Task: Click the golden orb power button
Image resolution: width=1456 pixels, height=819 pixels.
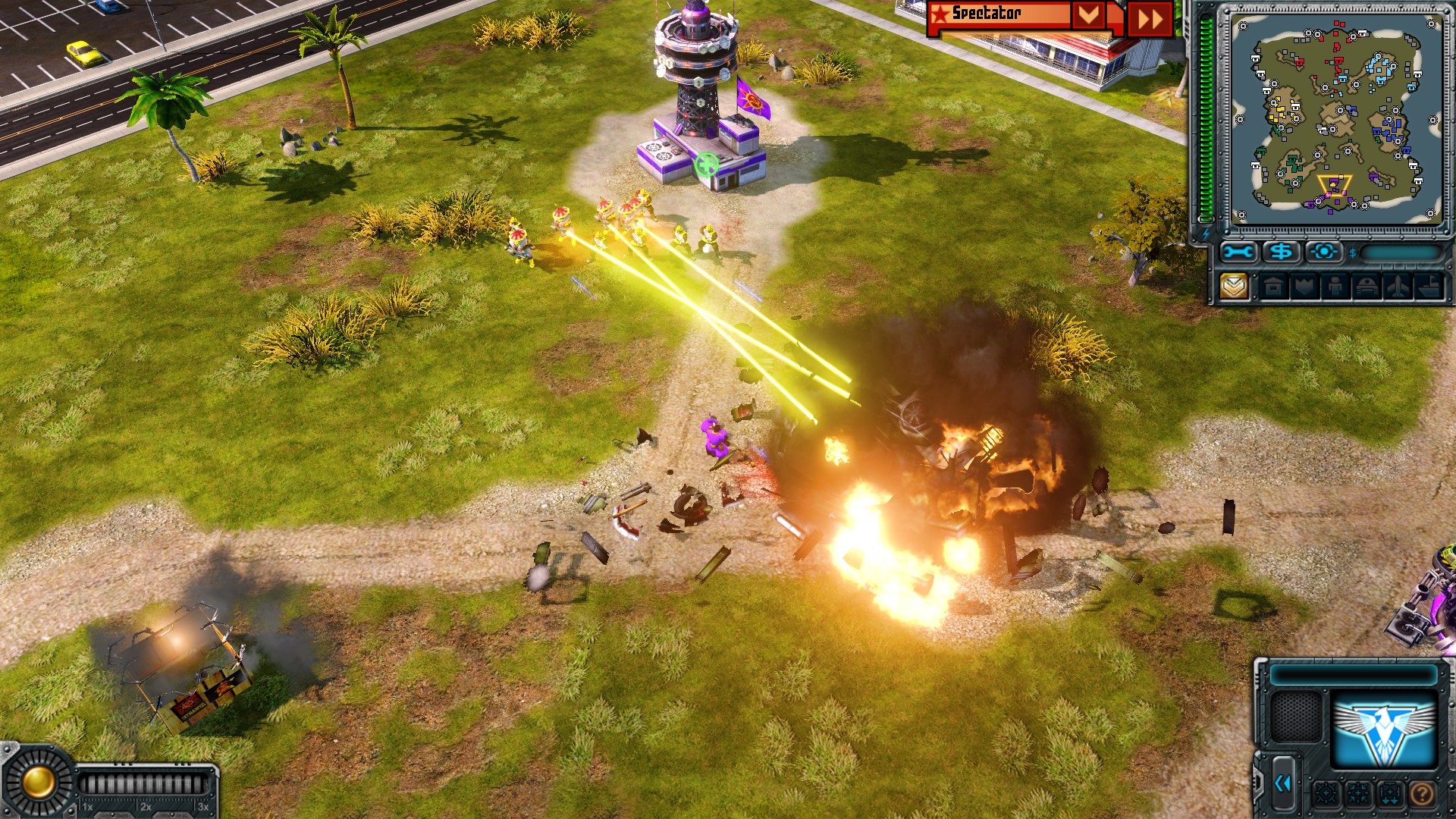Action: click(x=38, y=783)
